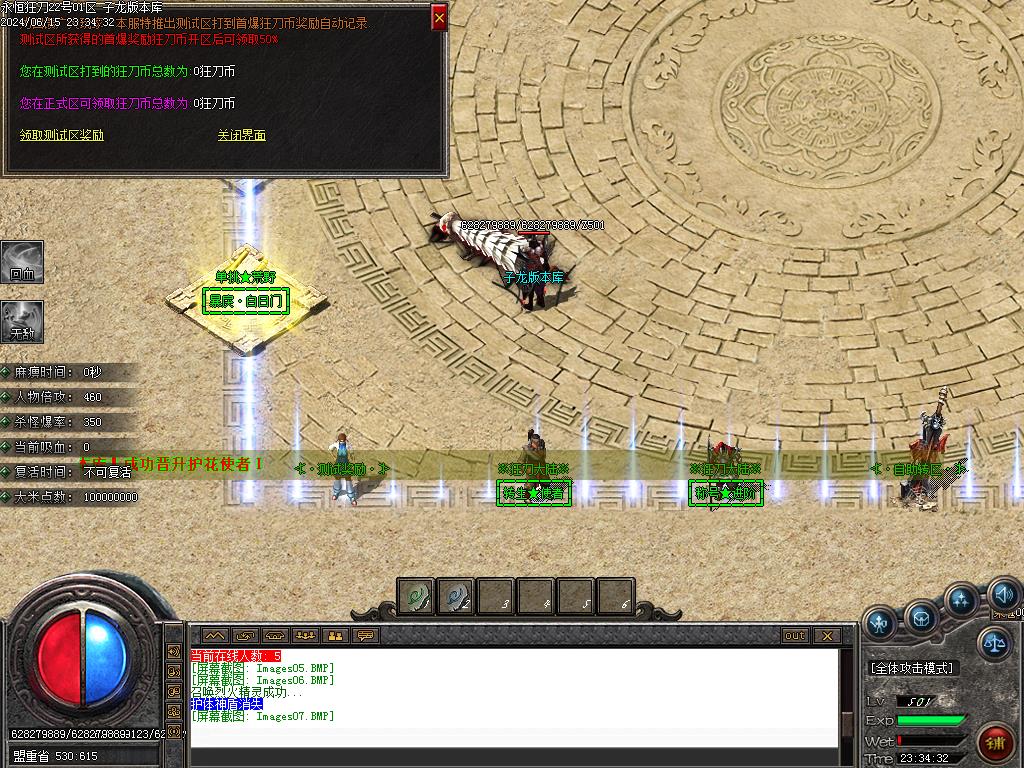1024x768 pixels.
Task: Open the skills panel with three stars
Action: coord(961,601)
